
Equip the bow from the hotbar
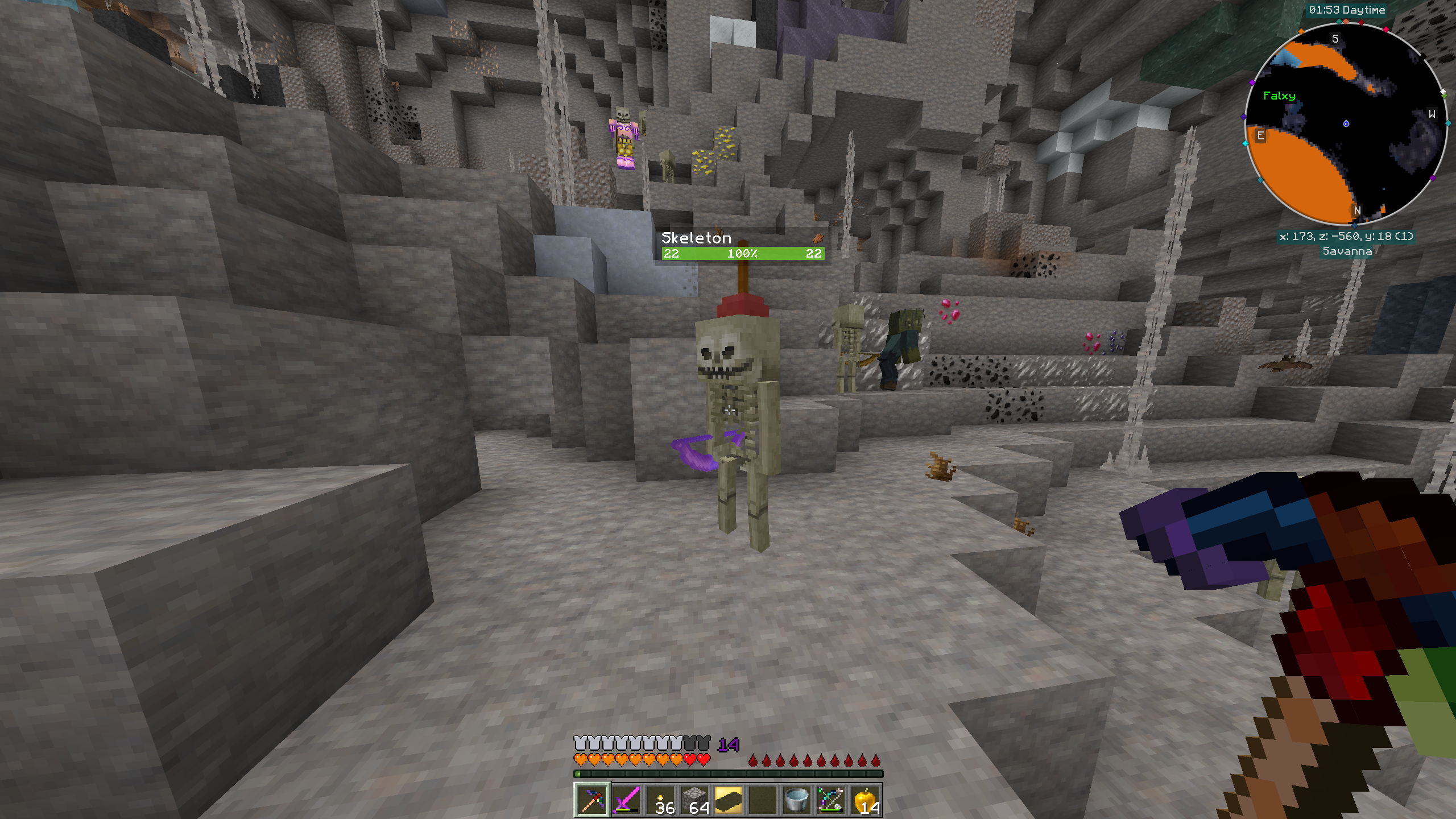[830, 800]
